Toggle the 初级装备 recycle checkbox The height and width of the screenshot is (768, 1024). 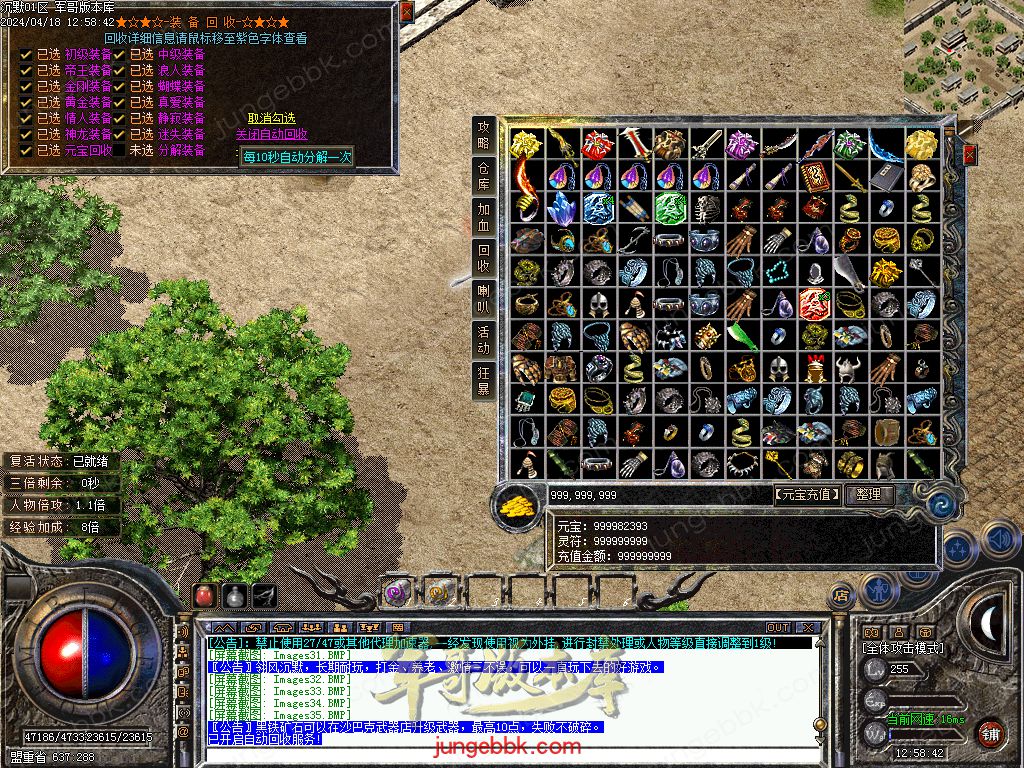27,55
